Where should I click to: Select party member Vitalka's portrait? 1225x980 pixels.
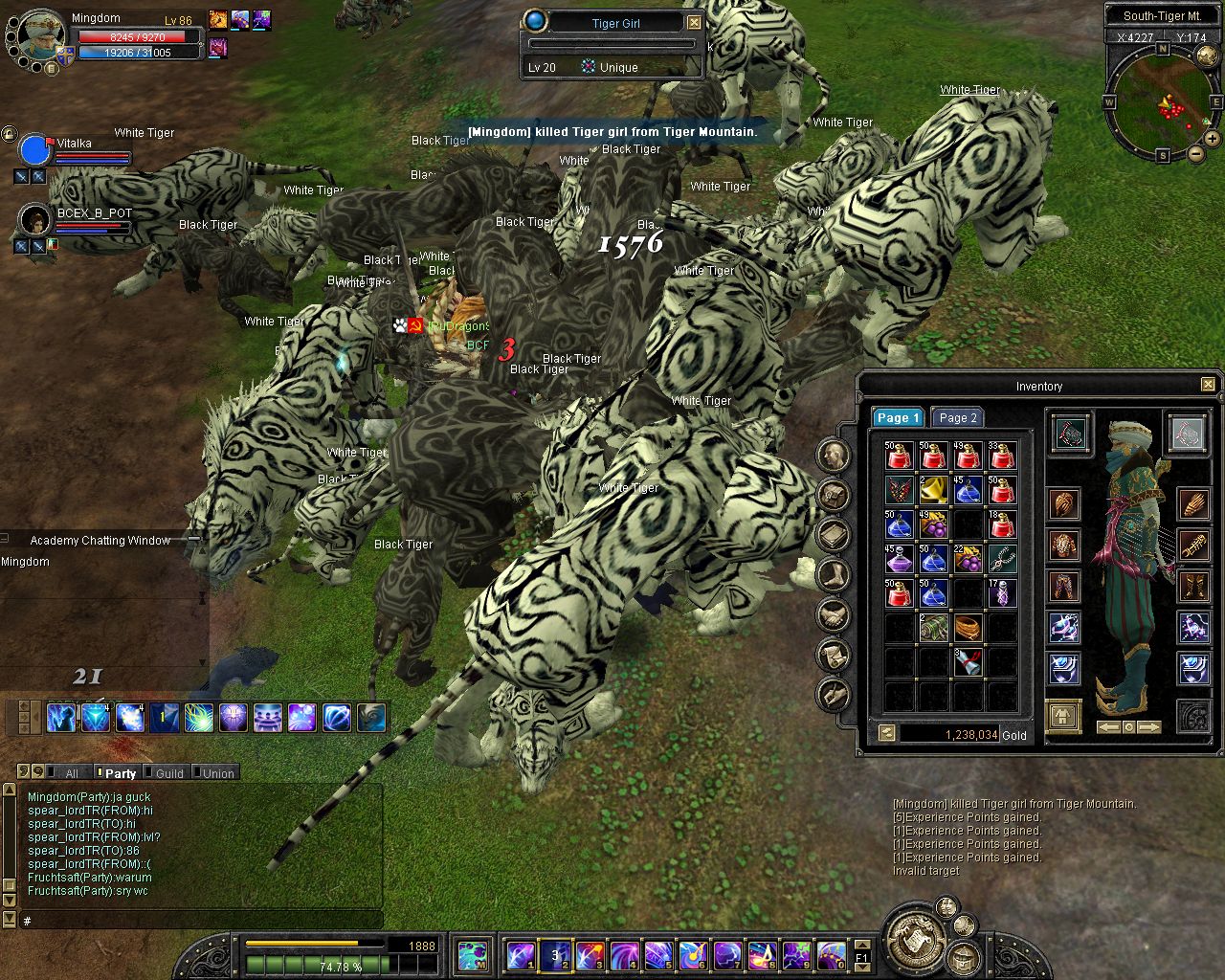(34, 150)
